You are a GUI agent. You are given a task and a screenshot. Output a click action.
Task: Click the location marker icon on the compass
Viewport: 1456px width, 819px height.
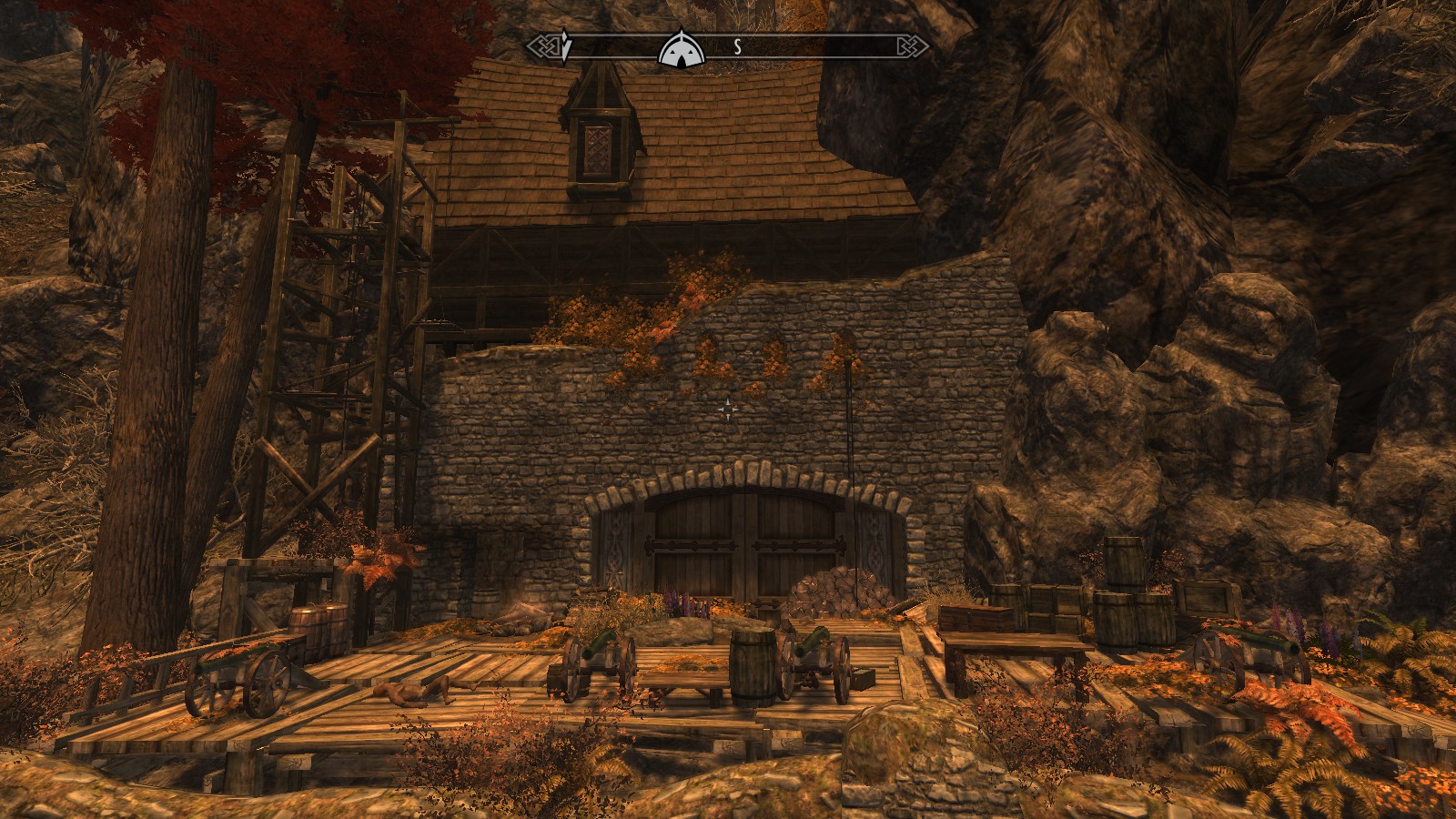point(682,48)
